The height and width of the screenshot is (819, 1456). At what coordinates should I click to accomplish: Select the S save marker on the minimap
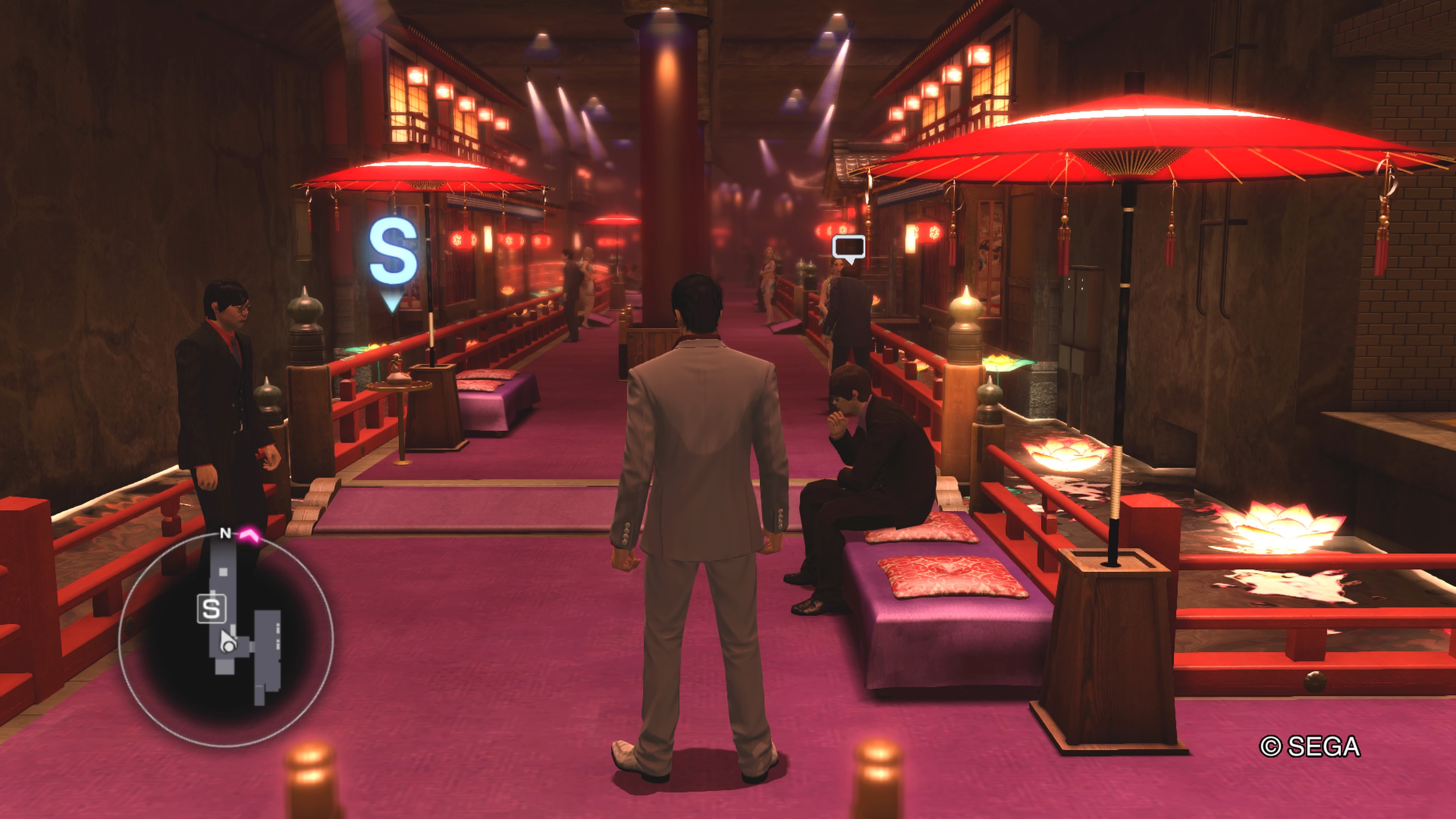coord(212,609)
